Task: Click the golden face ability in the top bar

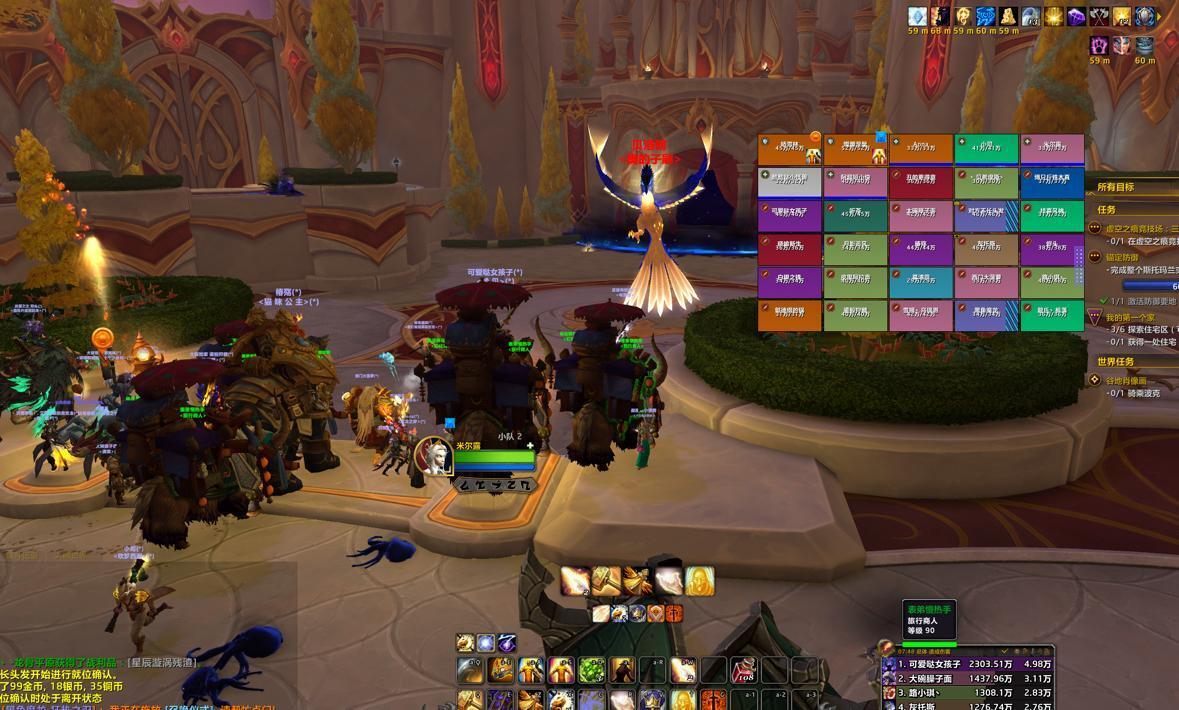Action: pos(699,581)
